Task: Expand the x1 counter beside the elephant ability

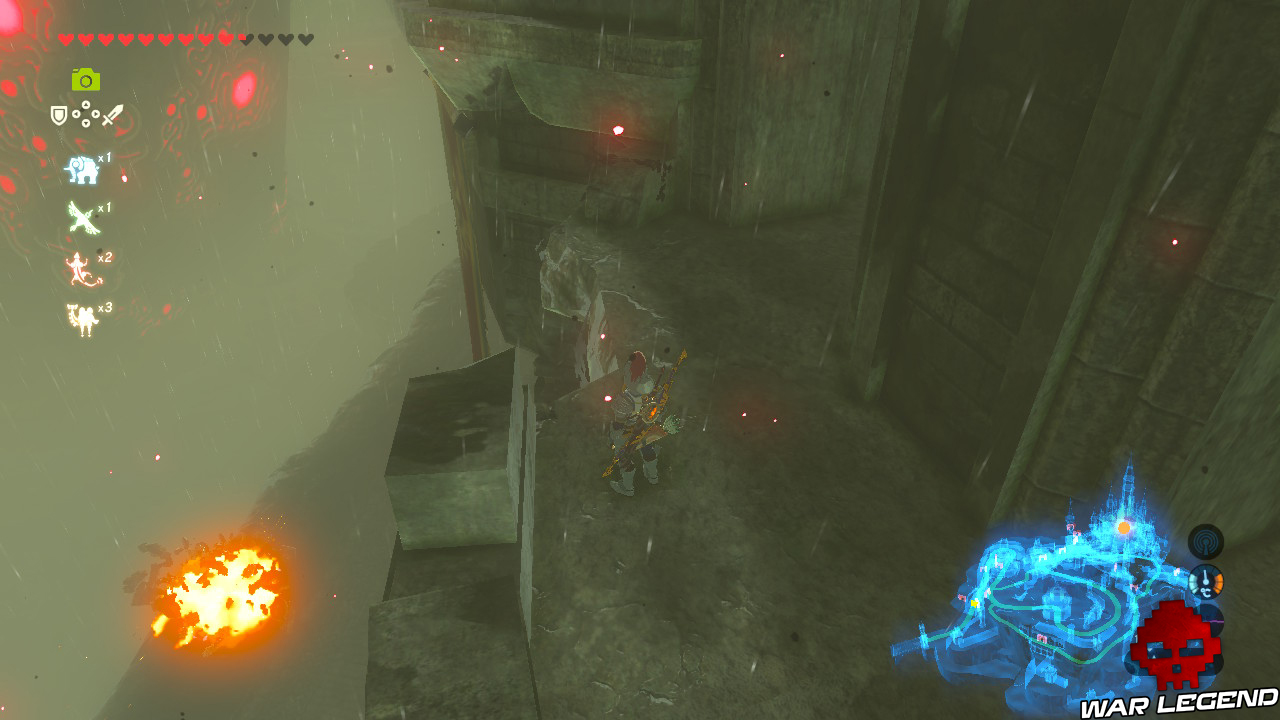Action: (104, 158)
